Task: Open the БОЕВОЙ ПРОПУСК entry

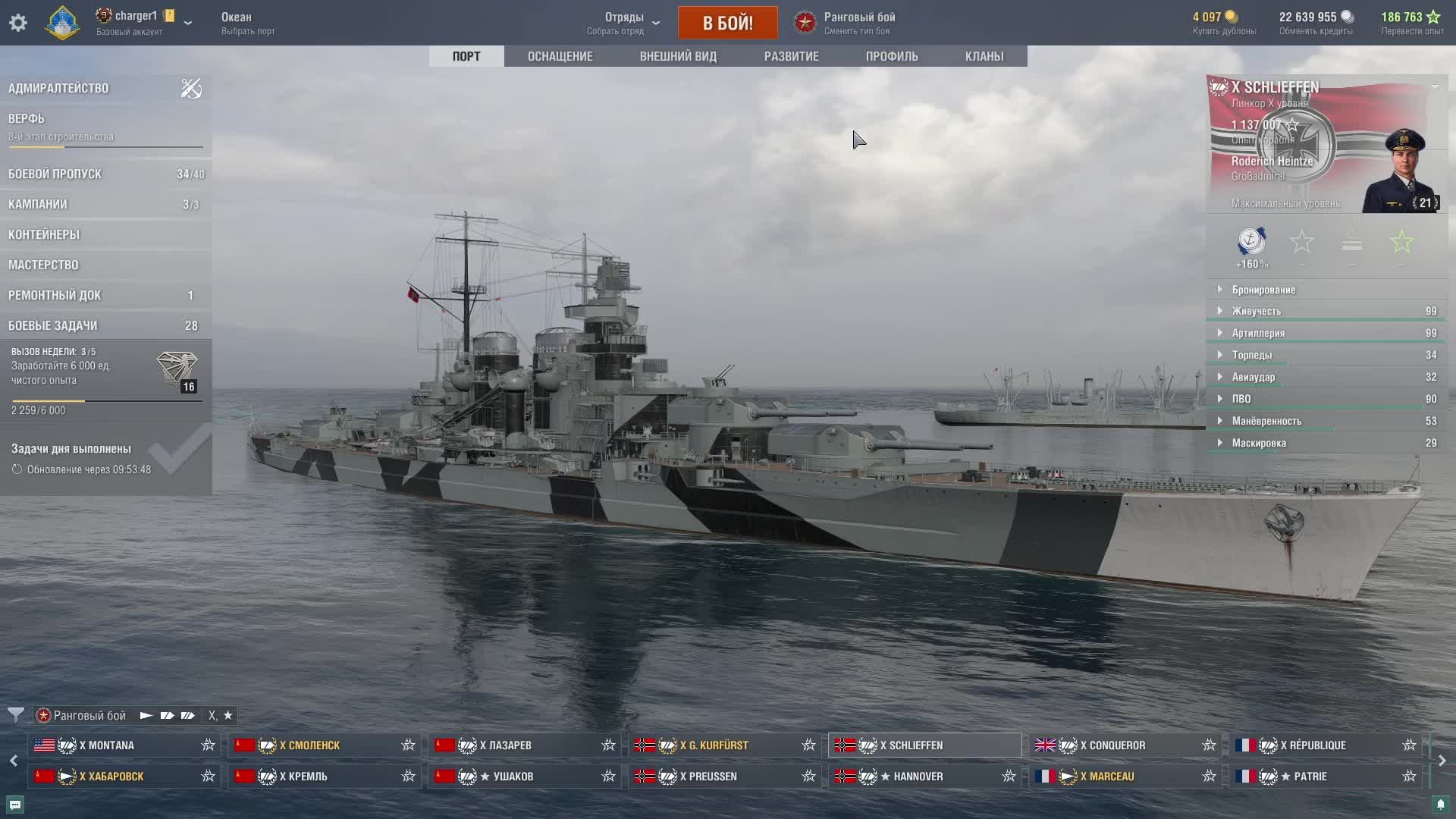Action: click(55, 174)
